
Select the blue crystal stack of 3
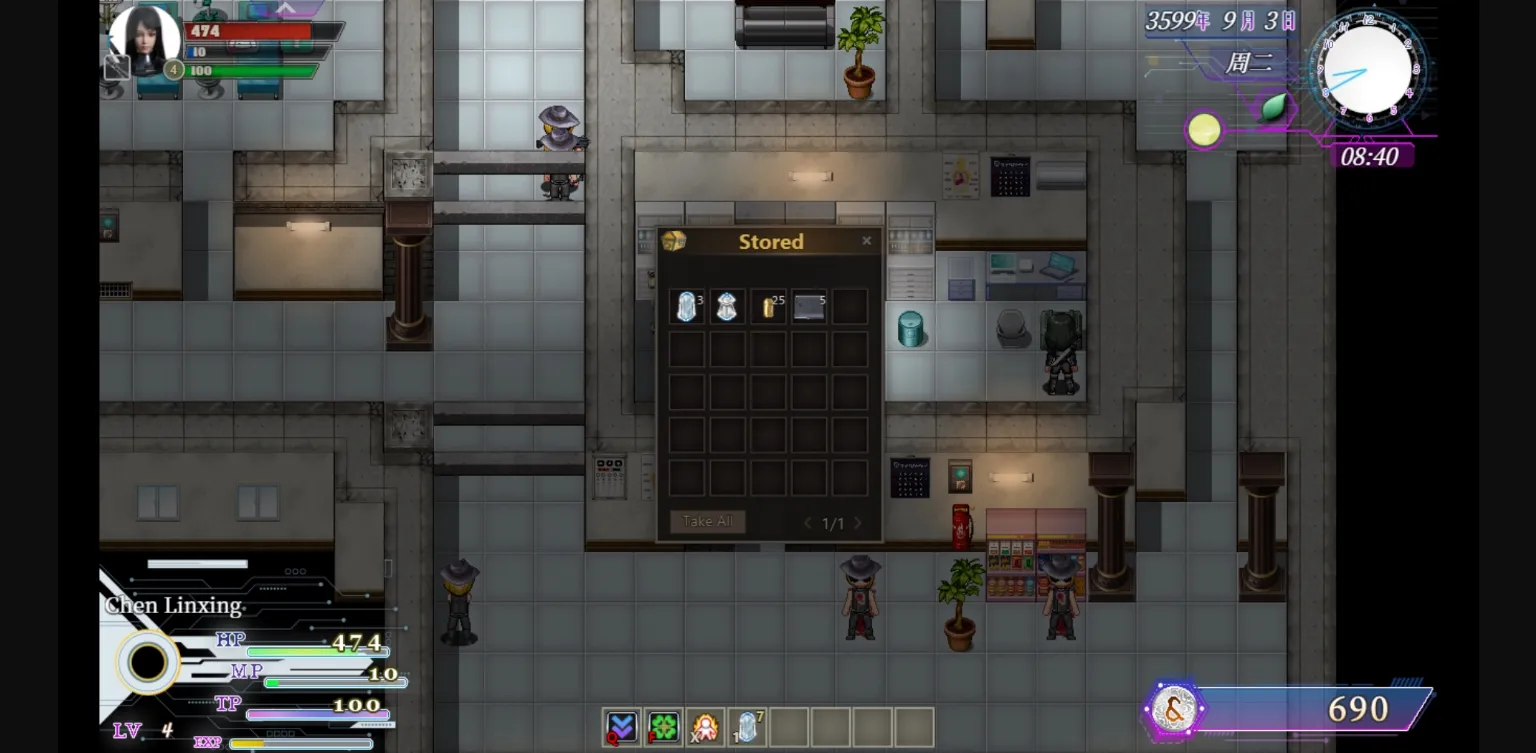686,307
